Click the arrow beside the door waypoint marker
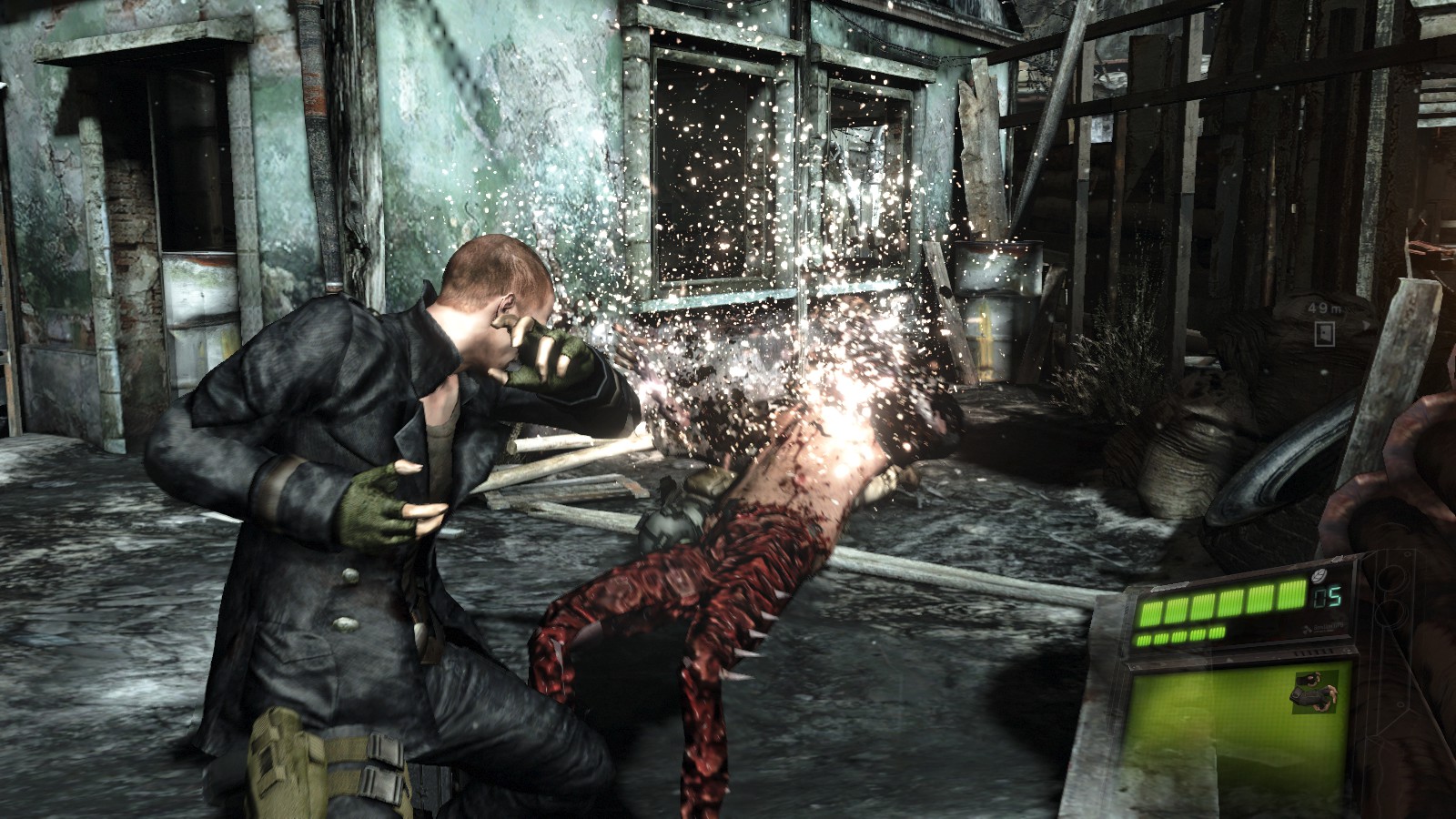The image size is (1456, 819). (1366, 325)
